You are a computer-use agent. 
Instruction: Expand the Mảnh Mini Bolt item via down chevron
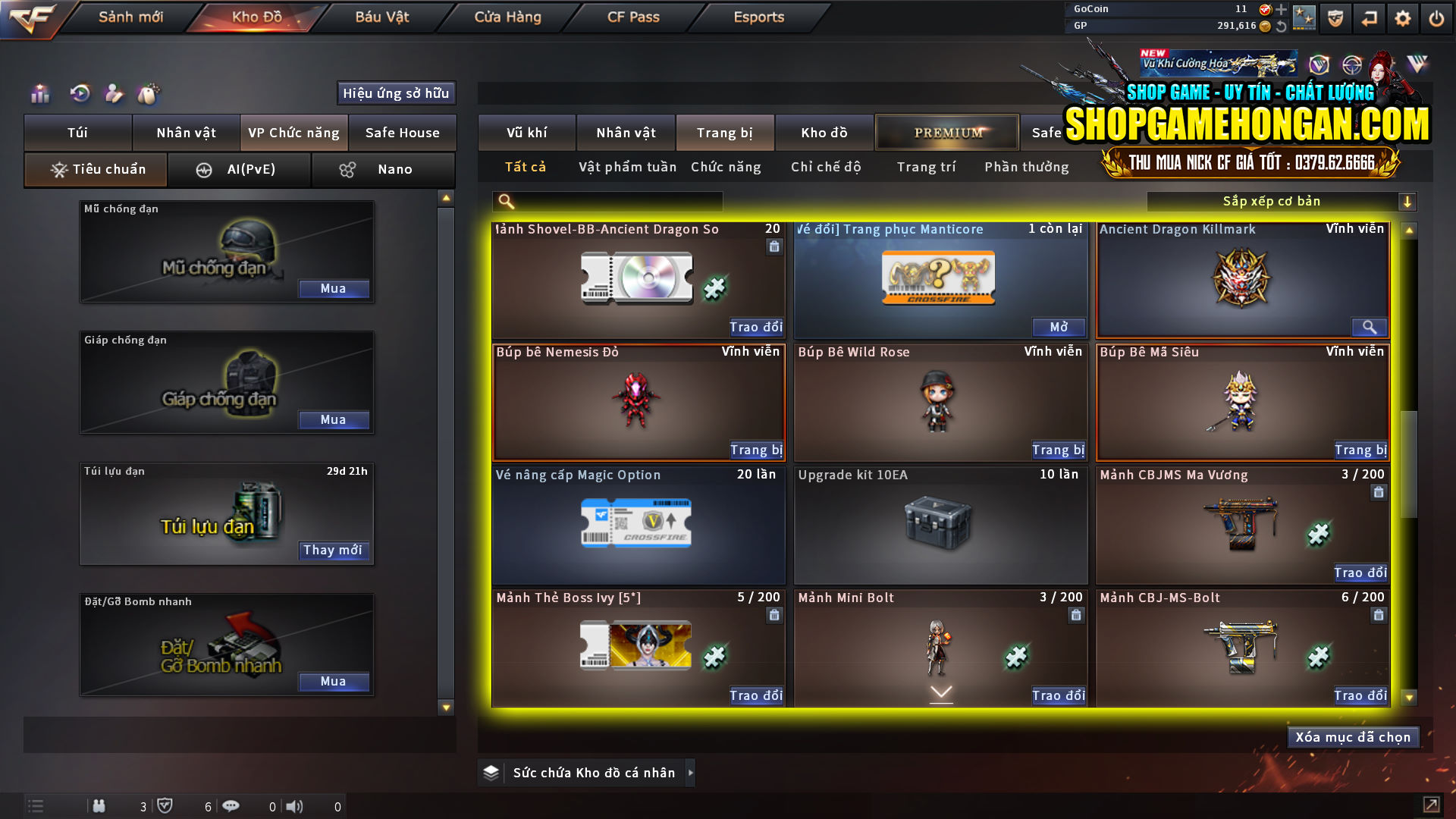[x=940, y=692]
